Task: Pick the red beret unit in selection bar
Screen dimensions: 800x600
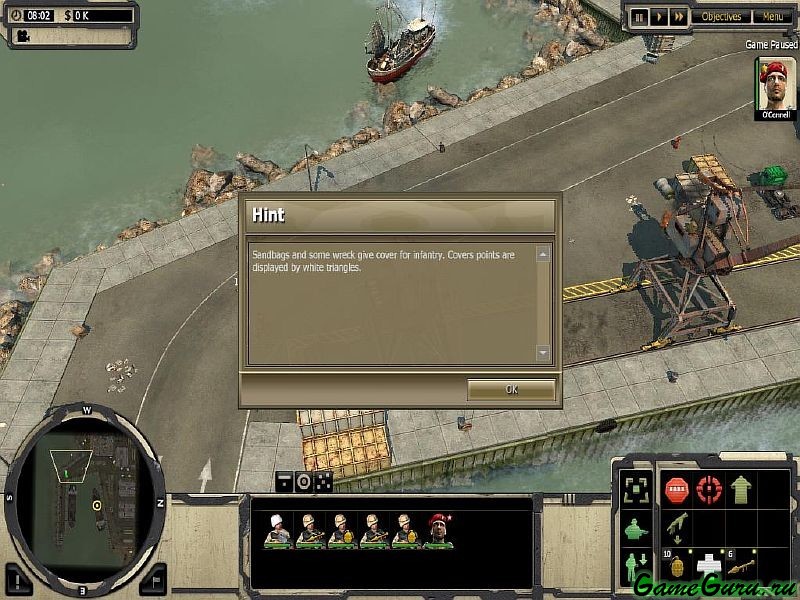Action: point(437,530)
